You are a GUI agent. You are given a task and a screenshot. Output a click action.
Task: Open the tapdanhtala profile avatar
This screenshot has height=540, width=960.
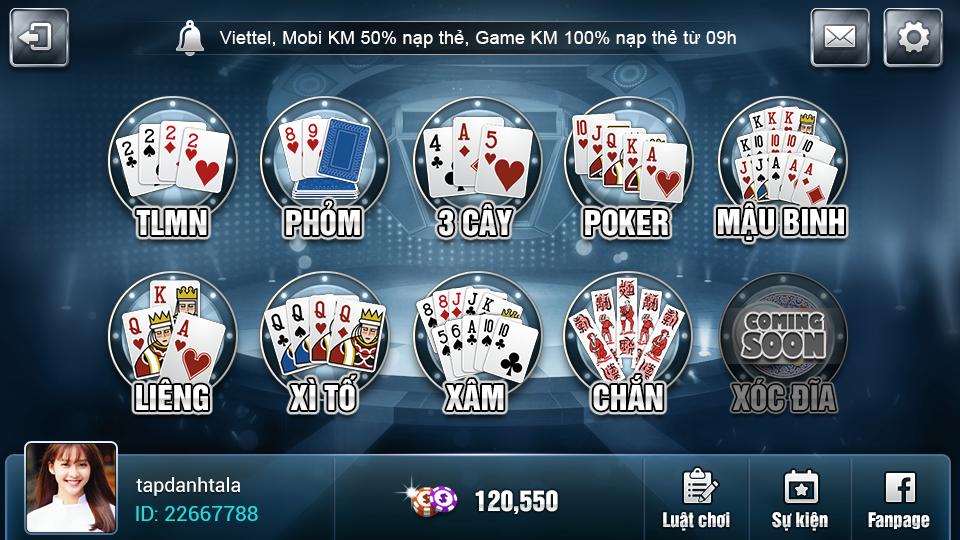(71, 487)
